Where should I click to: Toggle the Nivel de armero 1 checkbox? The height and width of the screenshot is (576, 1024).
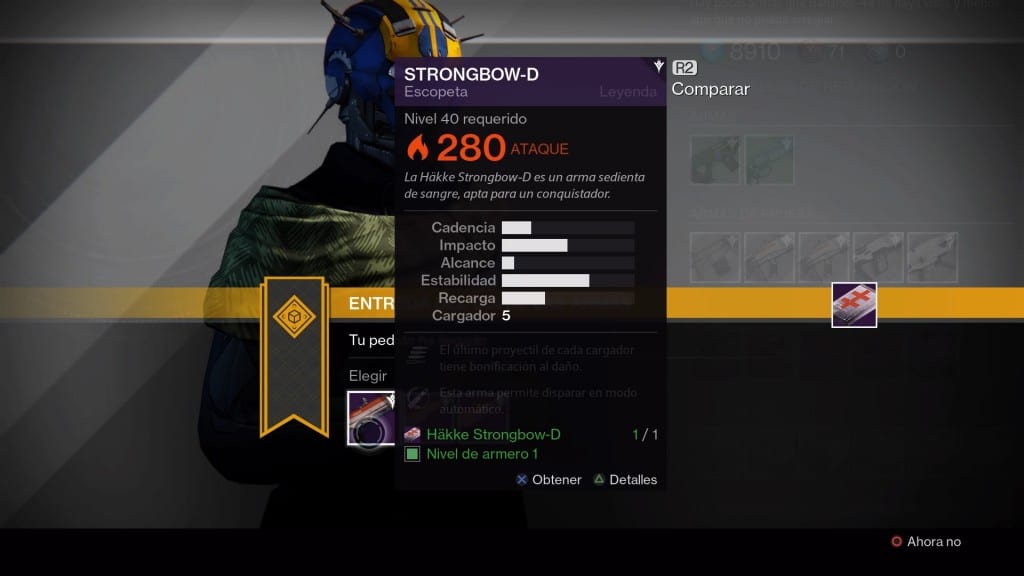point(412,454)
